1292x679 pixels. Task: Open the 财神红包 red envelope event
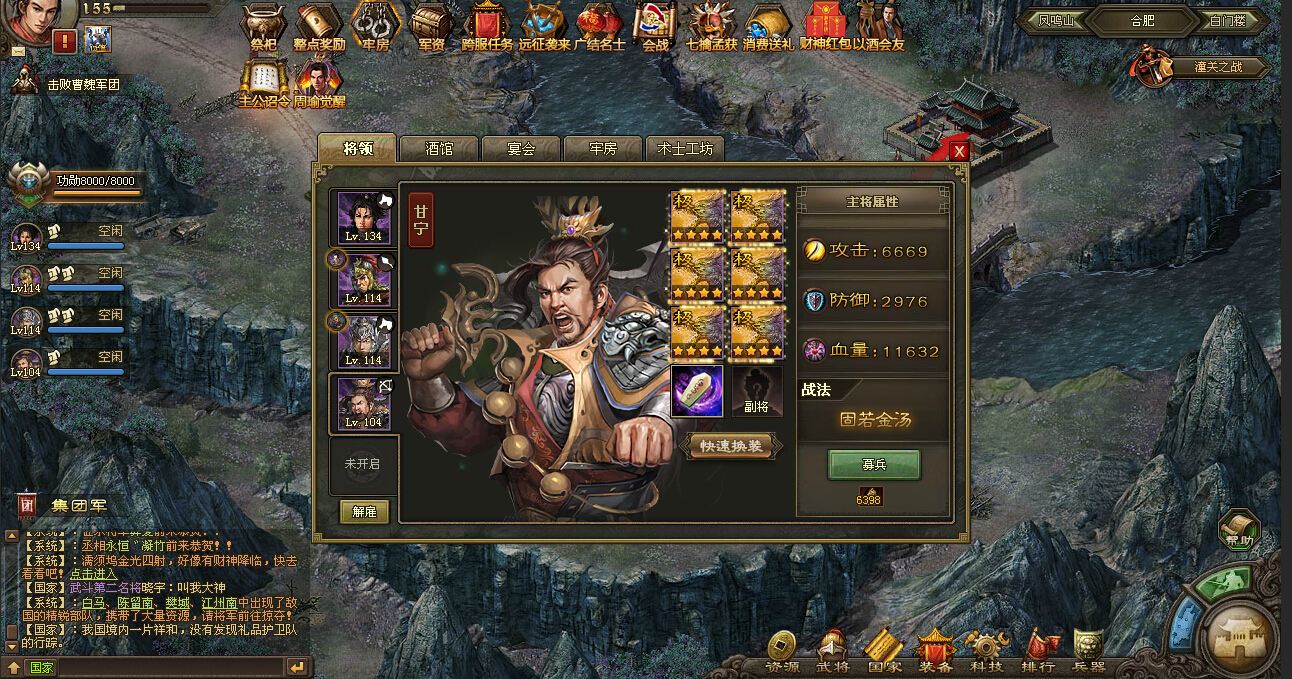824,27
